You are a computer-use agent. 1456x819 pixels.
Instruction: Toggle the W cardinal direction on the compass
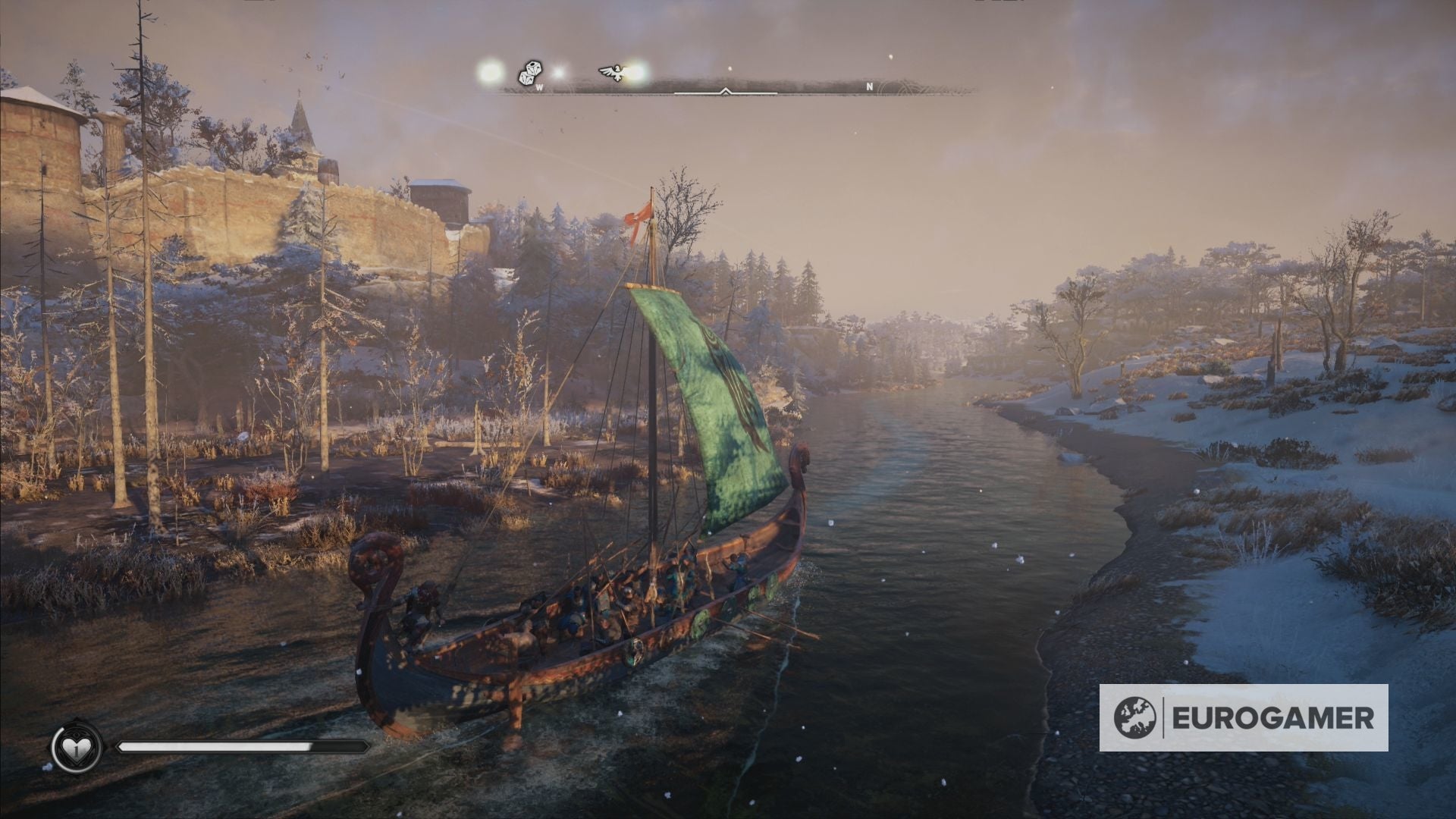click(x=540, y=87)
